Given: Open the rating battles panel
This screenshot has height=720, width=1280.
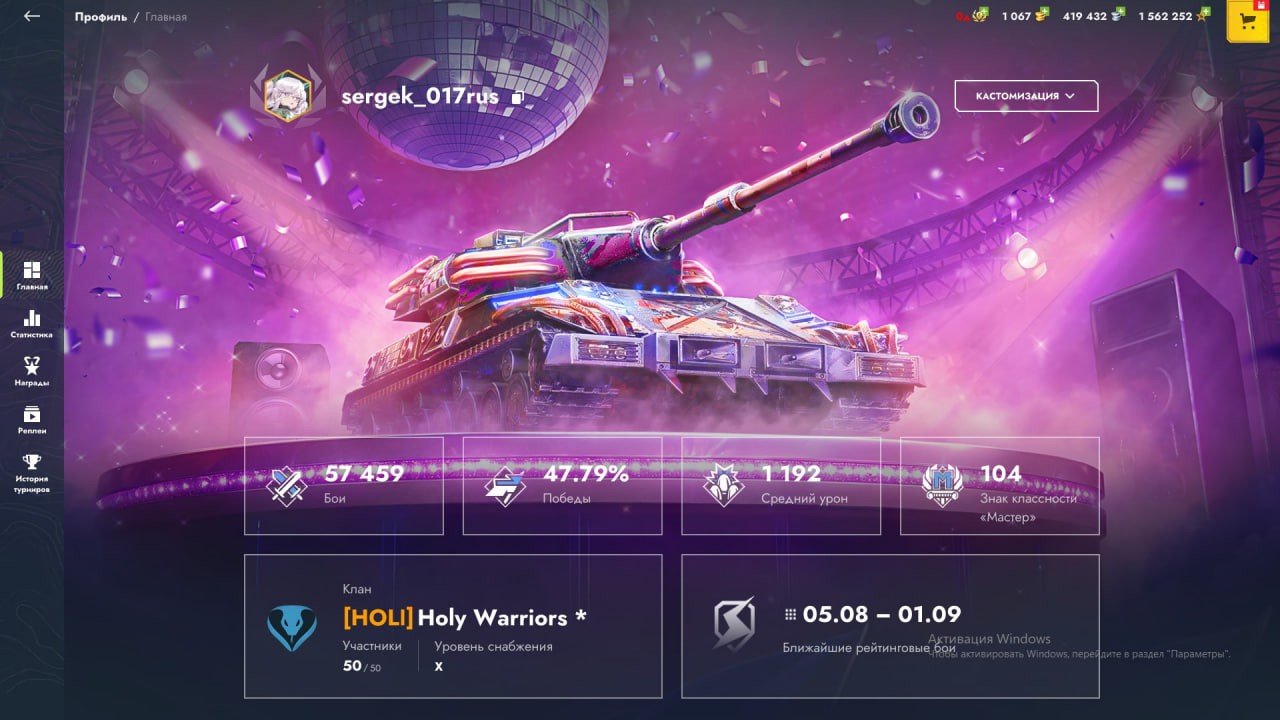Looking at the screenshot, I should coord(890,626).
